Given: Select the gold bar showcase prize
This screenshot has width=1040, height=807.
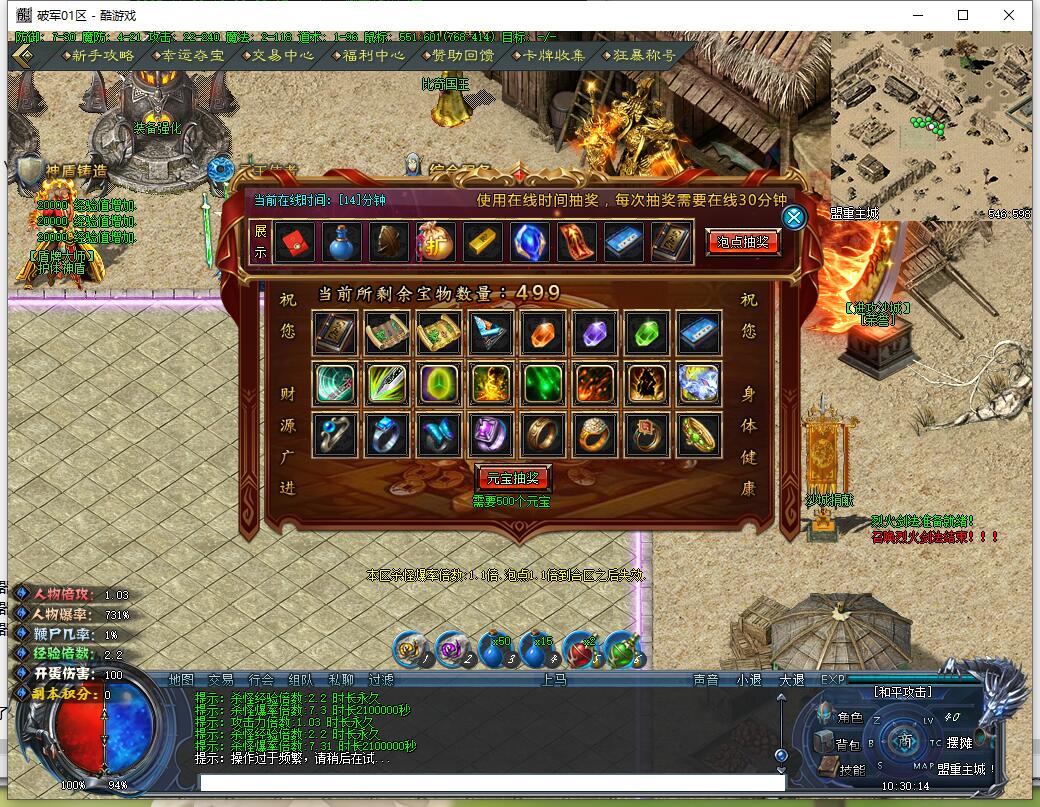Looking at the screenshot, I should coord(482,243).
